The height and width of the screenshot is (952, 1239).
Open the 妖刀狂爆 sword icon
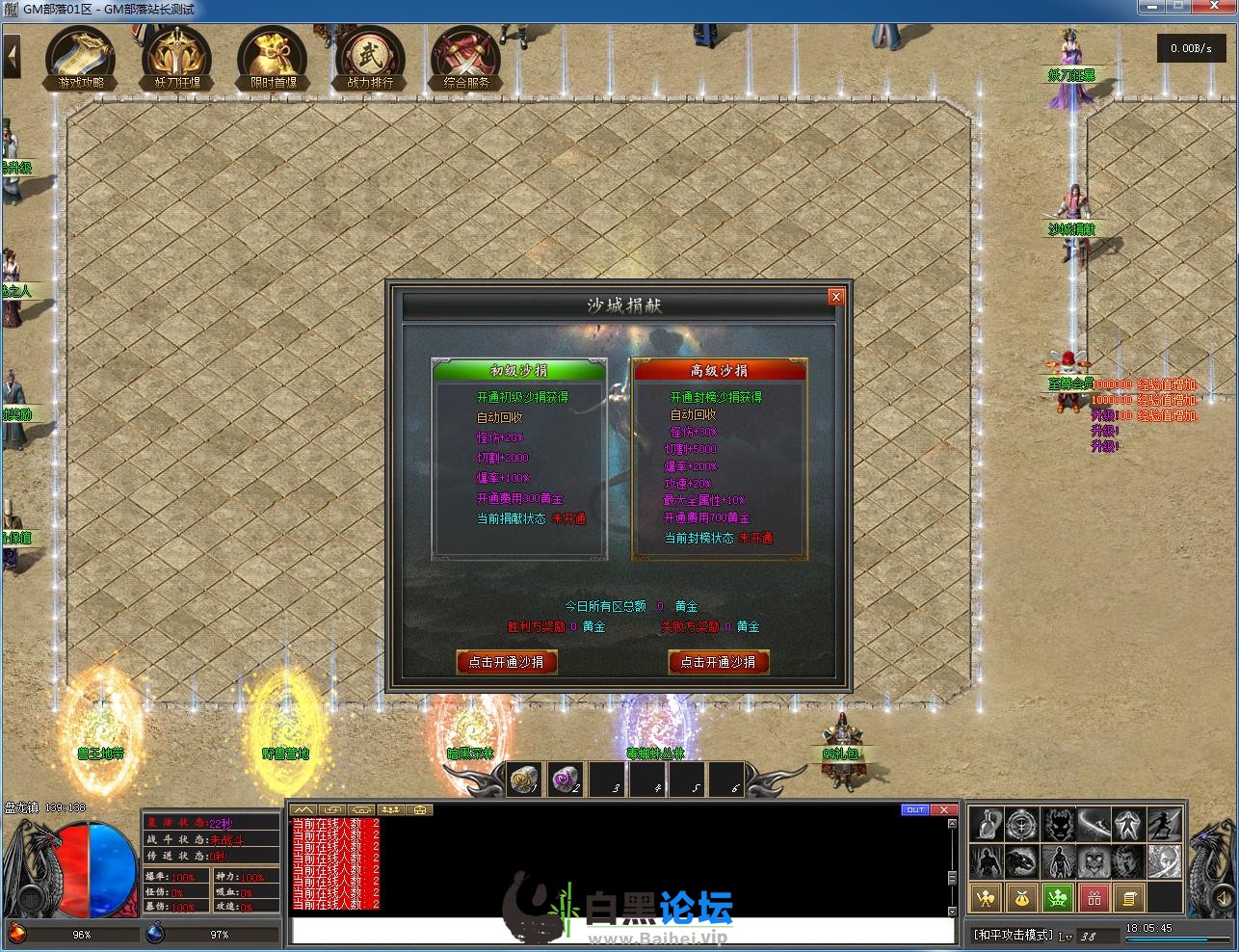tap(177, 57)
